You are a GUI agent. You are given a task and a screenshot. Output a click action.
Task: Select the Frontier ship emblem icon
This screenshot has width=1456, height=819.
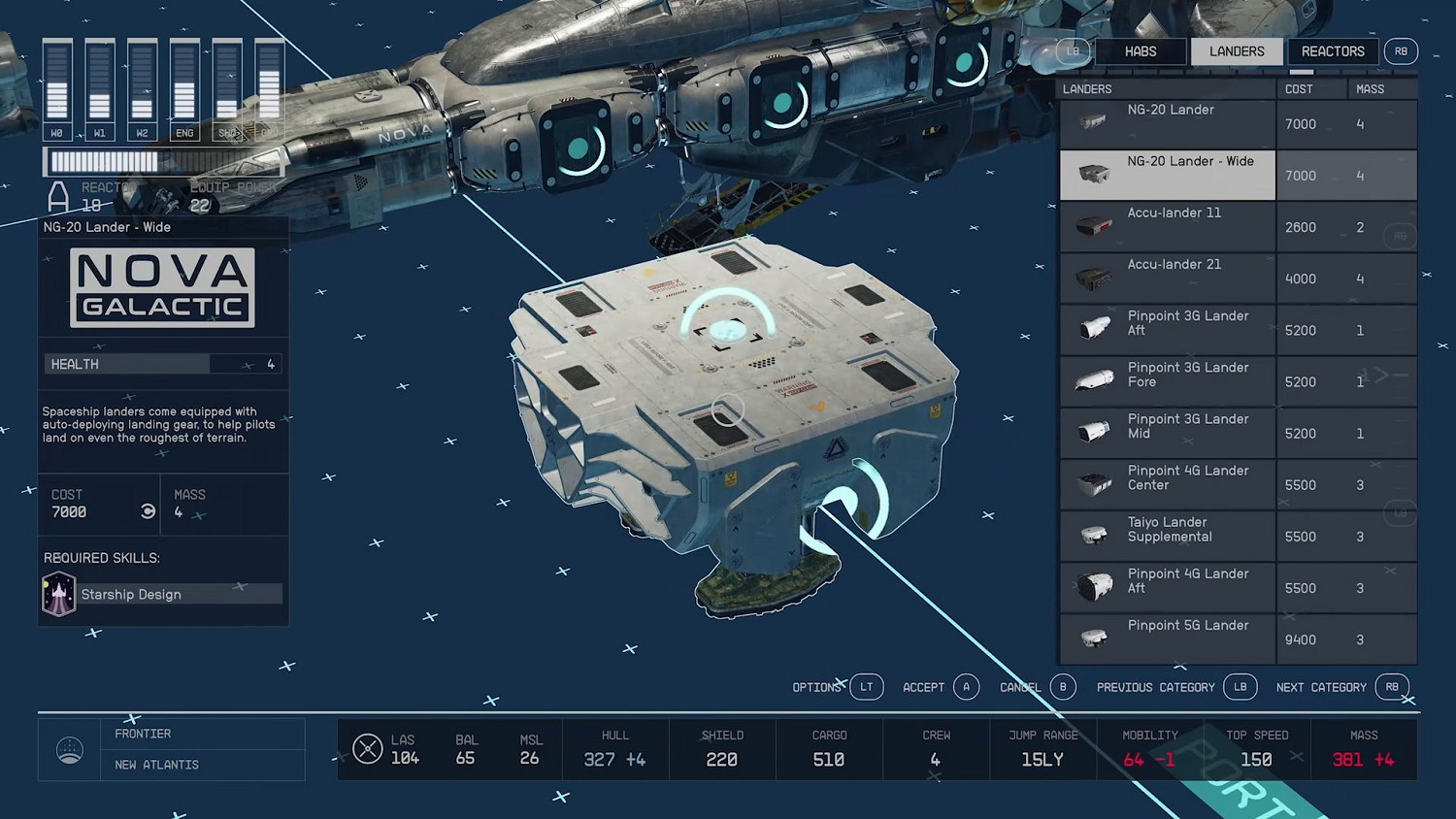pos(69,748)
